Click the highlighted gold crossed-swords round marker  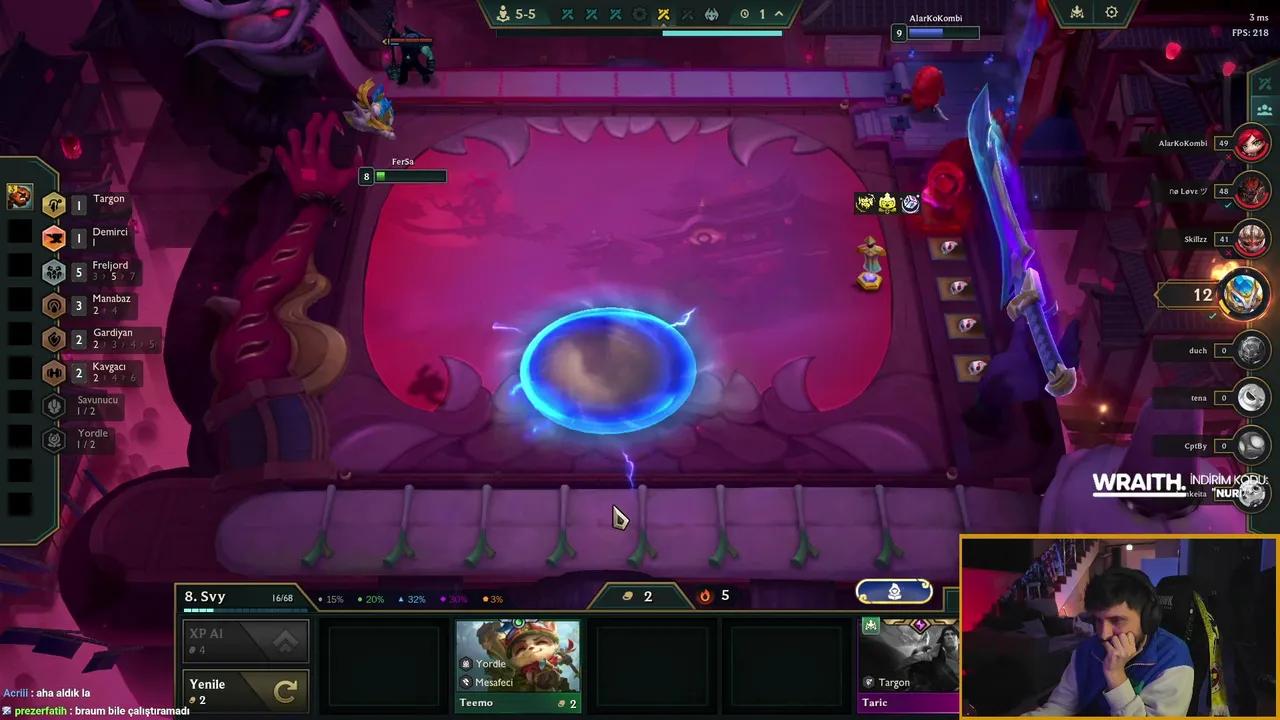coord(665,14)
